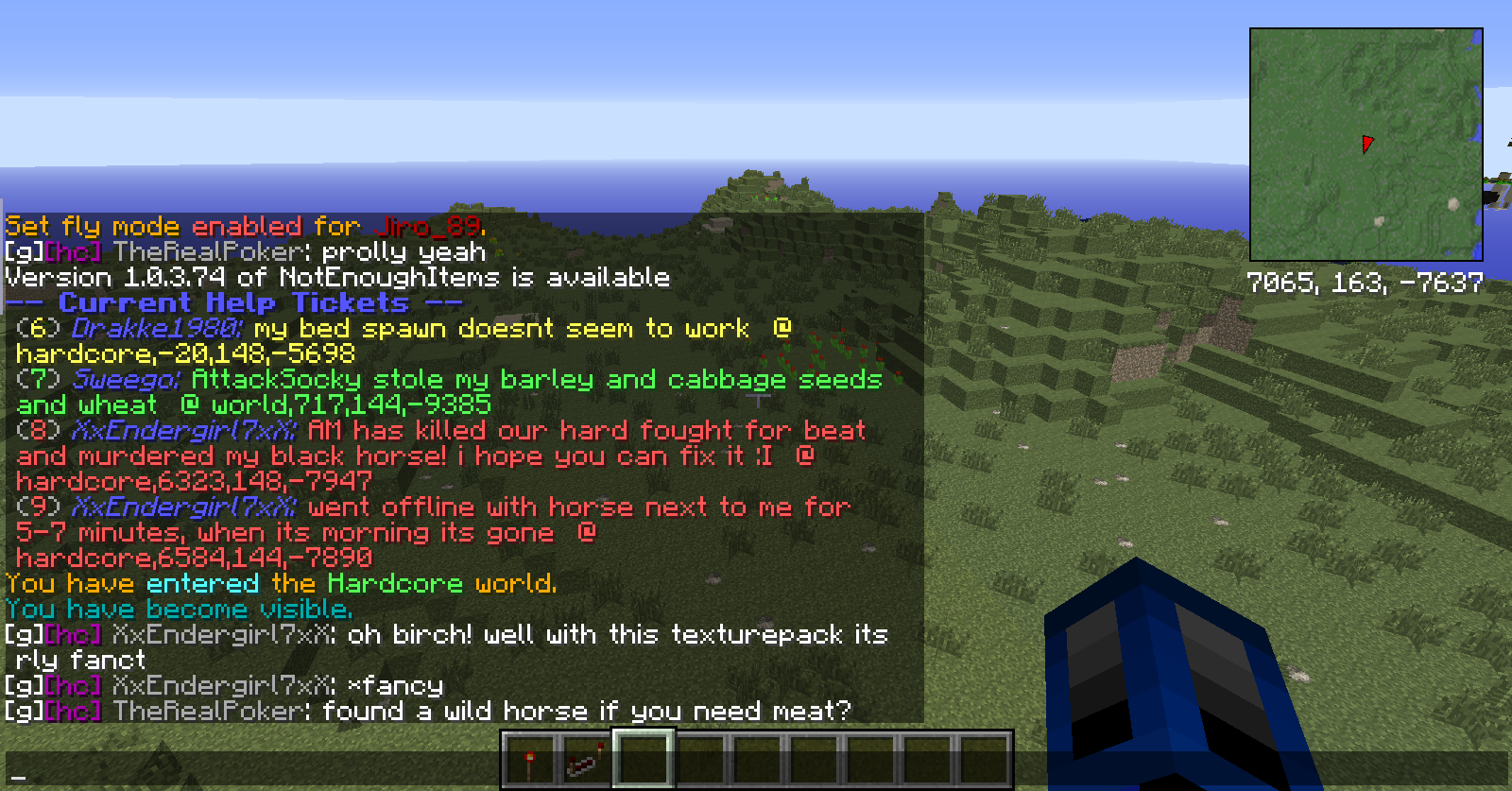Click the minimap in the corner
Viewport: 1512px width, 791px height.
coord(1366,145)
